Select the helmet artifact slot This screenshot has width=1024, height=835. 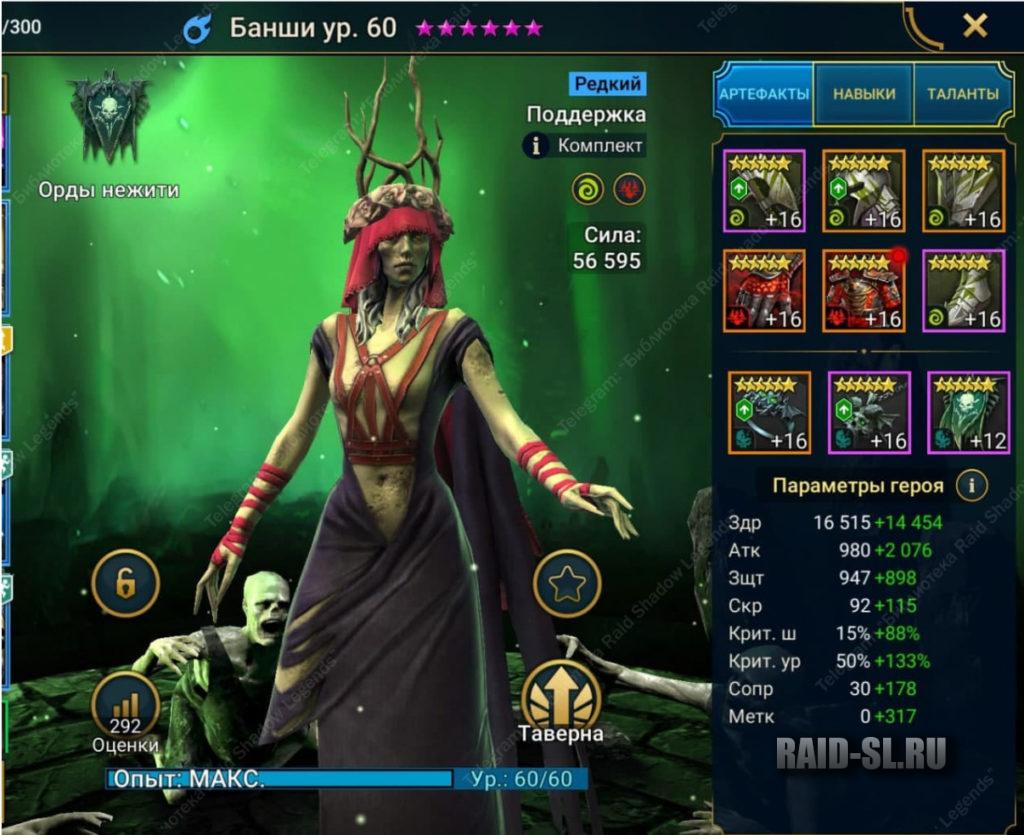tap(863, 190)
